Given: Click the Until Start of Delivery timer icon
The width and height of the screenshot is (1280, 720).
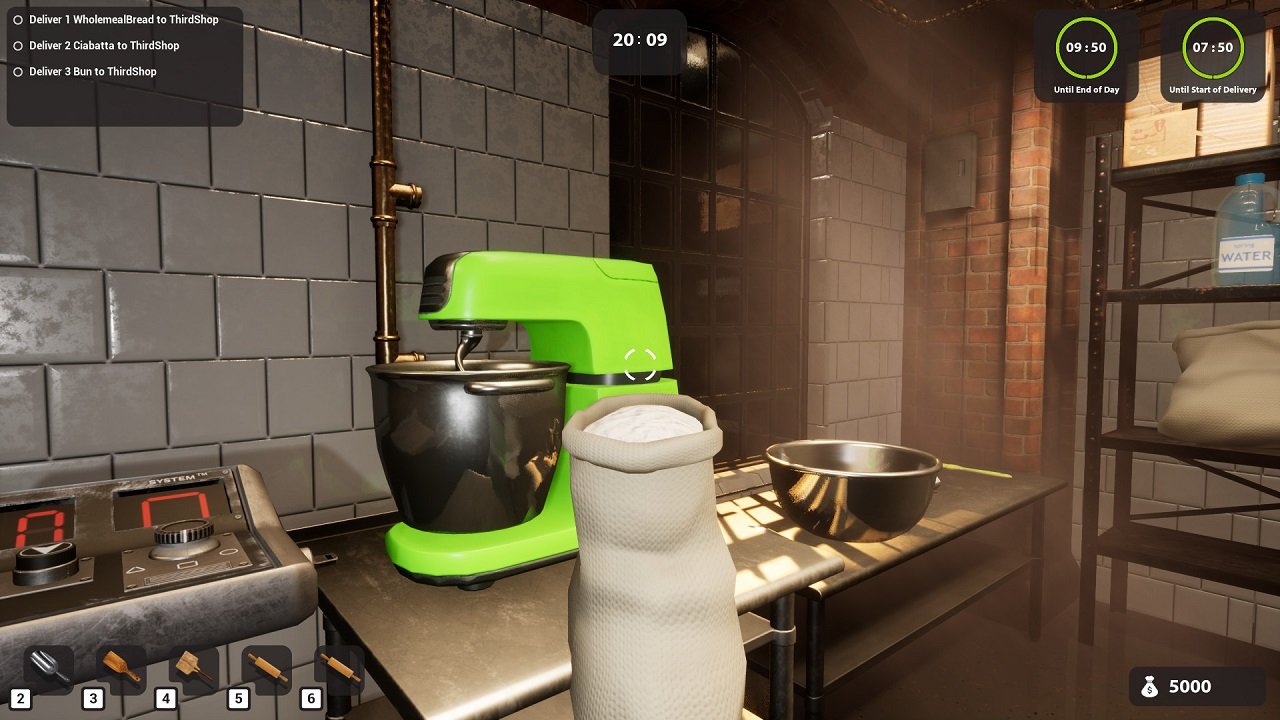Looking at the screenshot, I should pos(1211,47).
